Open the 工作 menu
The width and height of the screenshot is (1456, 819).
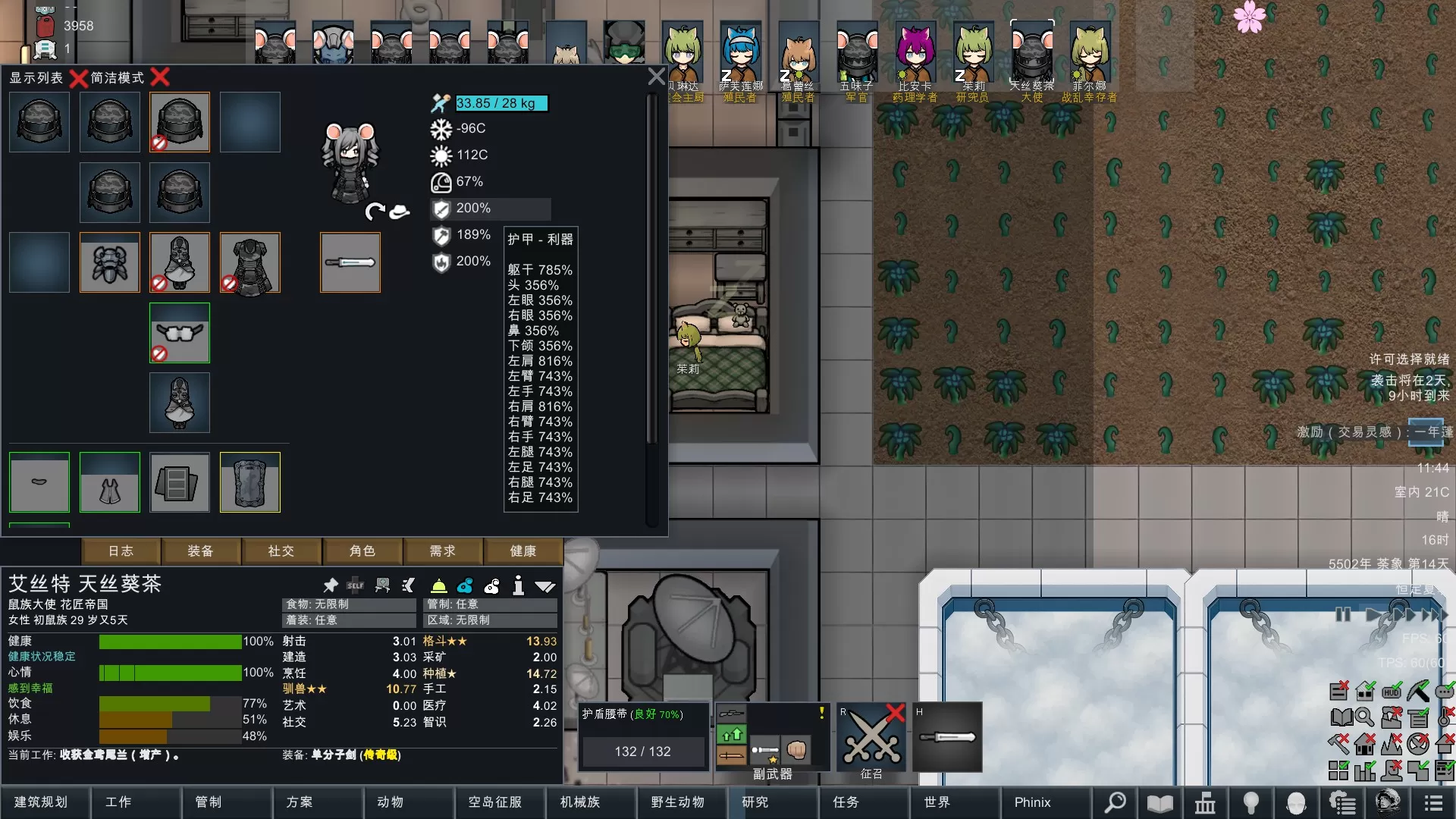[118, 802]
